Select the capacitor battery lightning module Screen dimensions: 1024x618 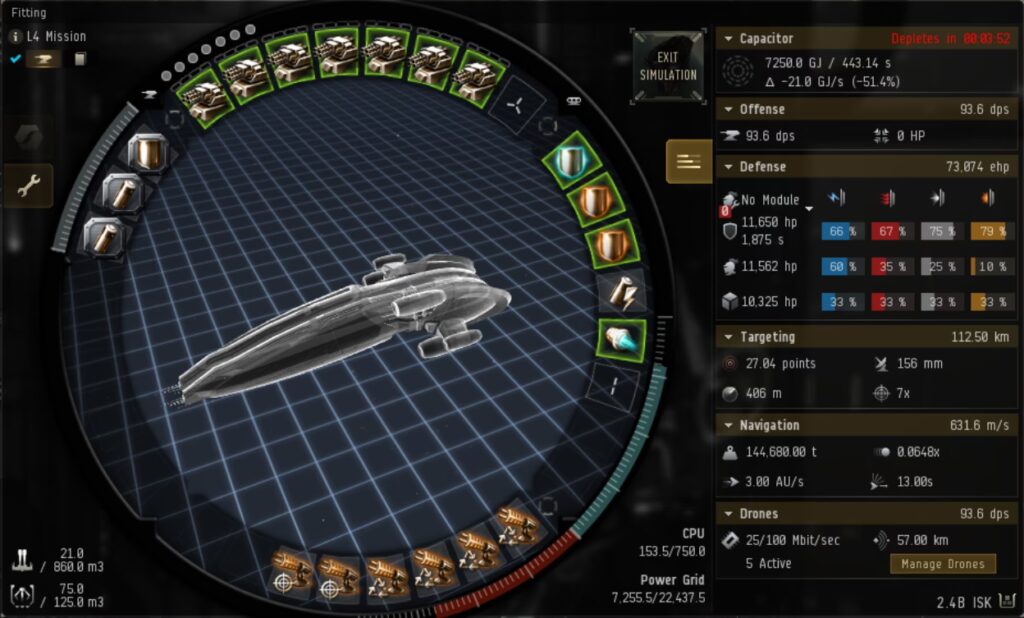click(x=620, y=290)
